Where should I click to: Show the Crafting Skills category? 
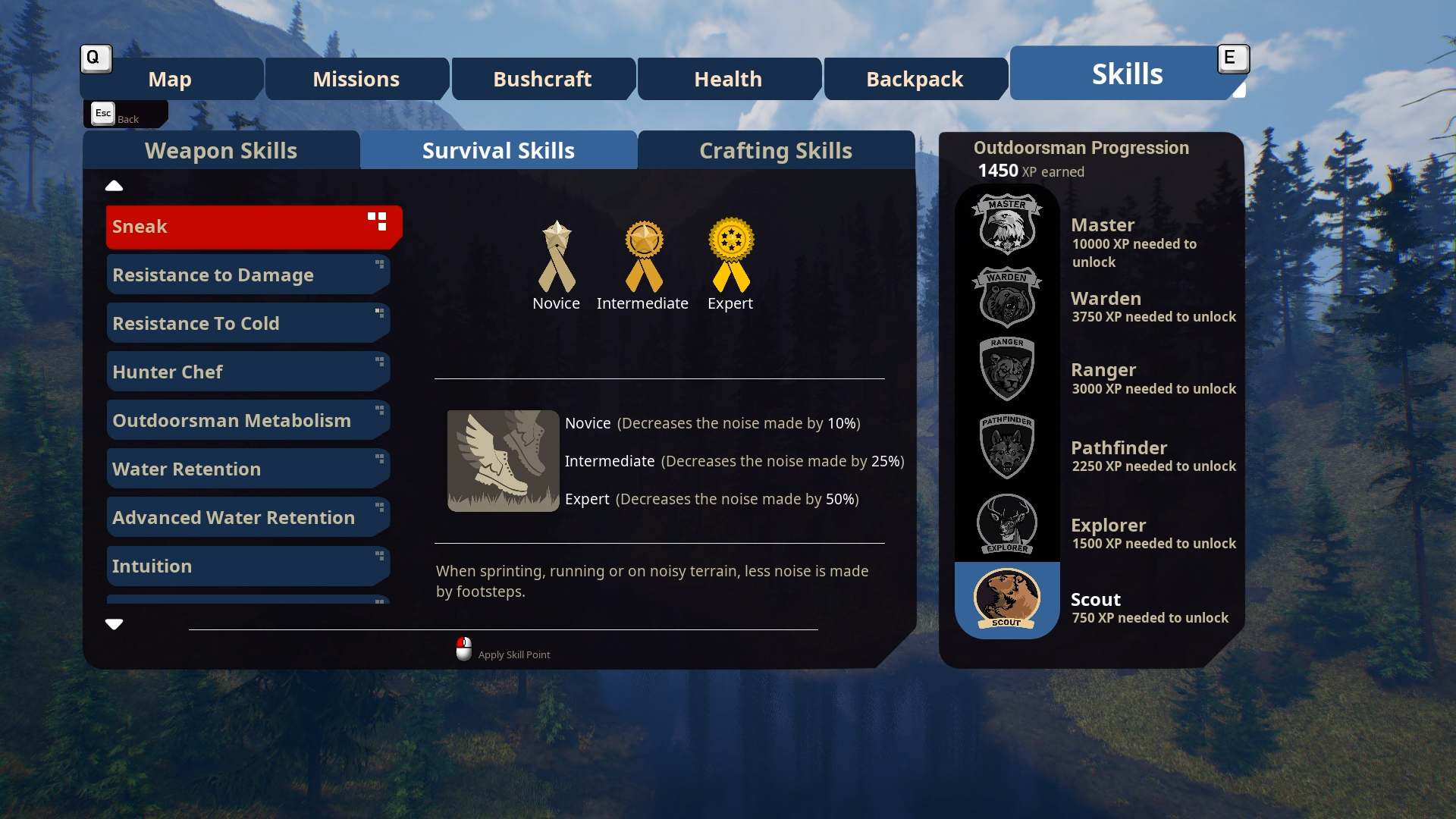click(x=776, y=150)
